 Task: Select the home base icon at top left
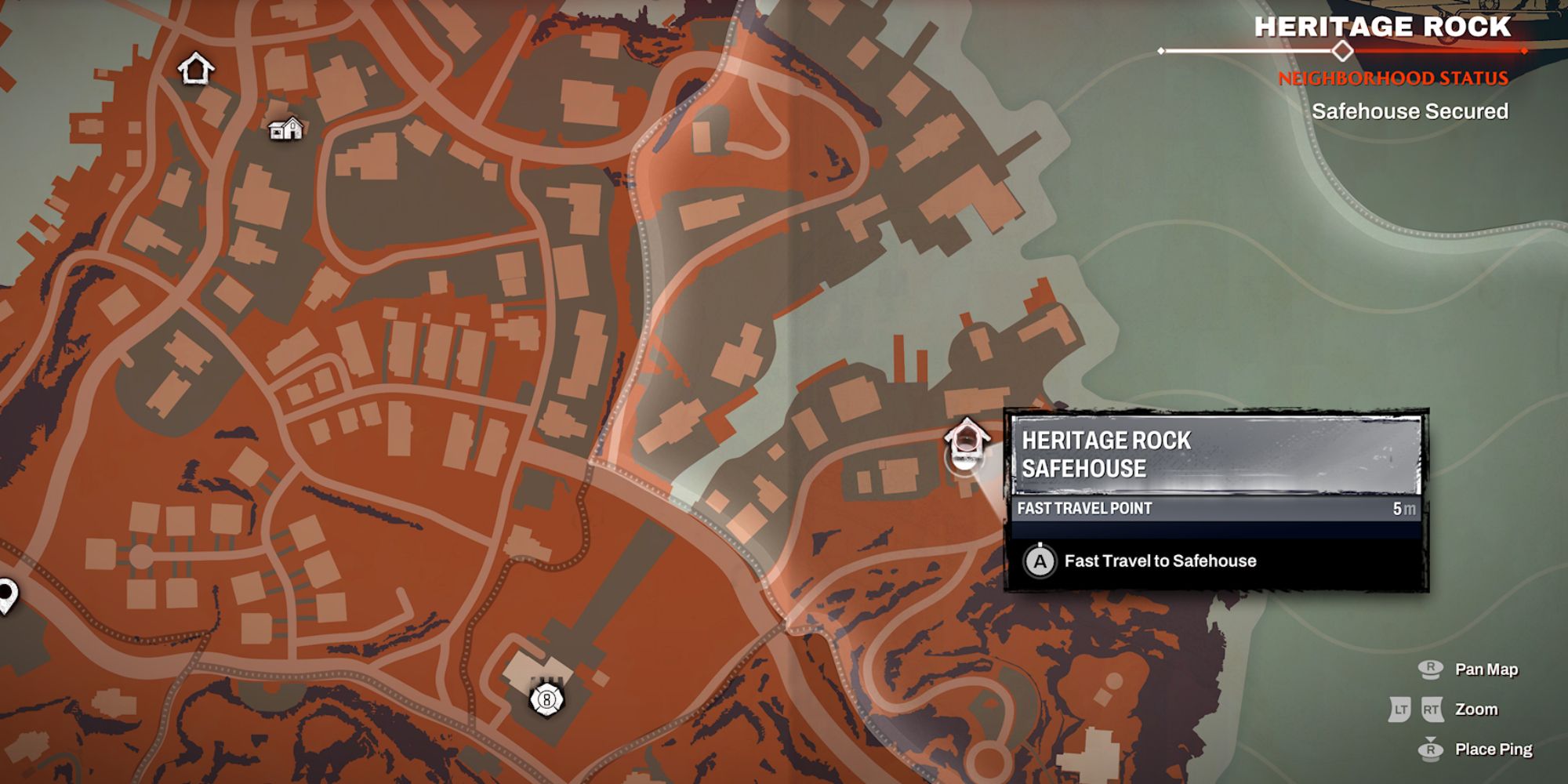[198, 67]
